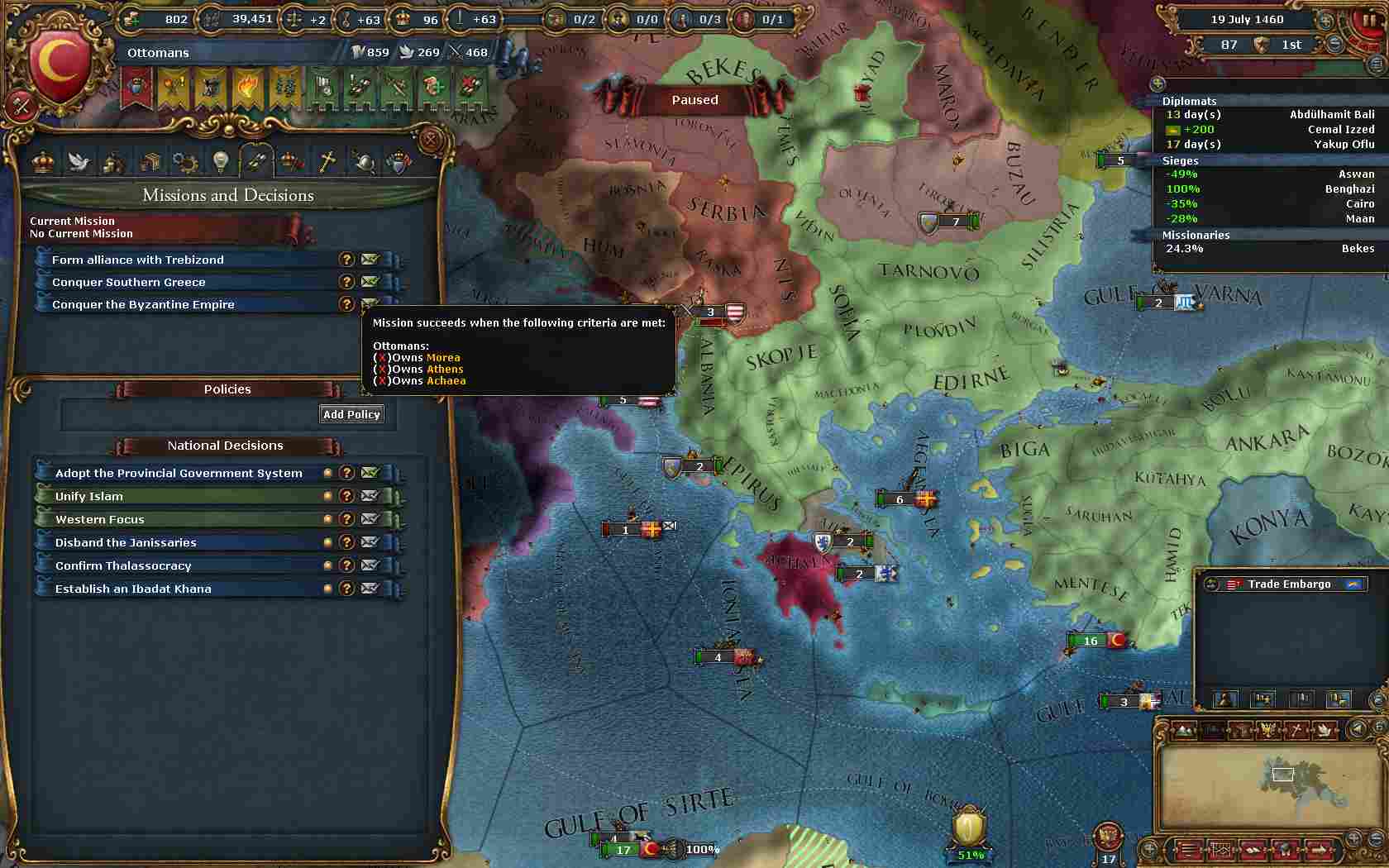Close the Missions and Decisions panel
Image resolution: width=1389 pixels, height=868 pixels.
pos(430,139)
